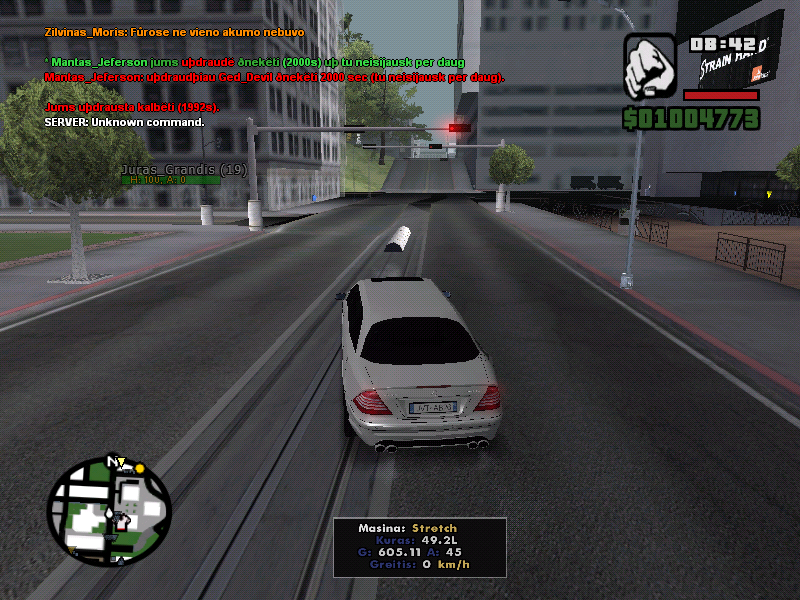Select the fist weapon icon
The image size is (800, 600).
[652, 67]
